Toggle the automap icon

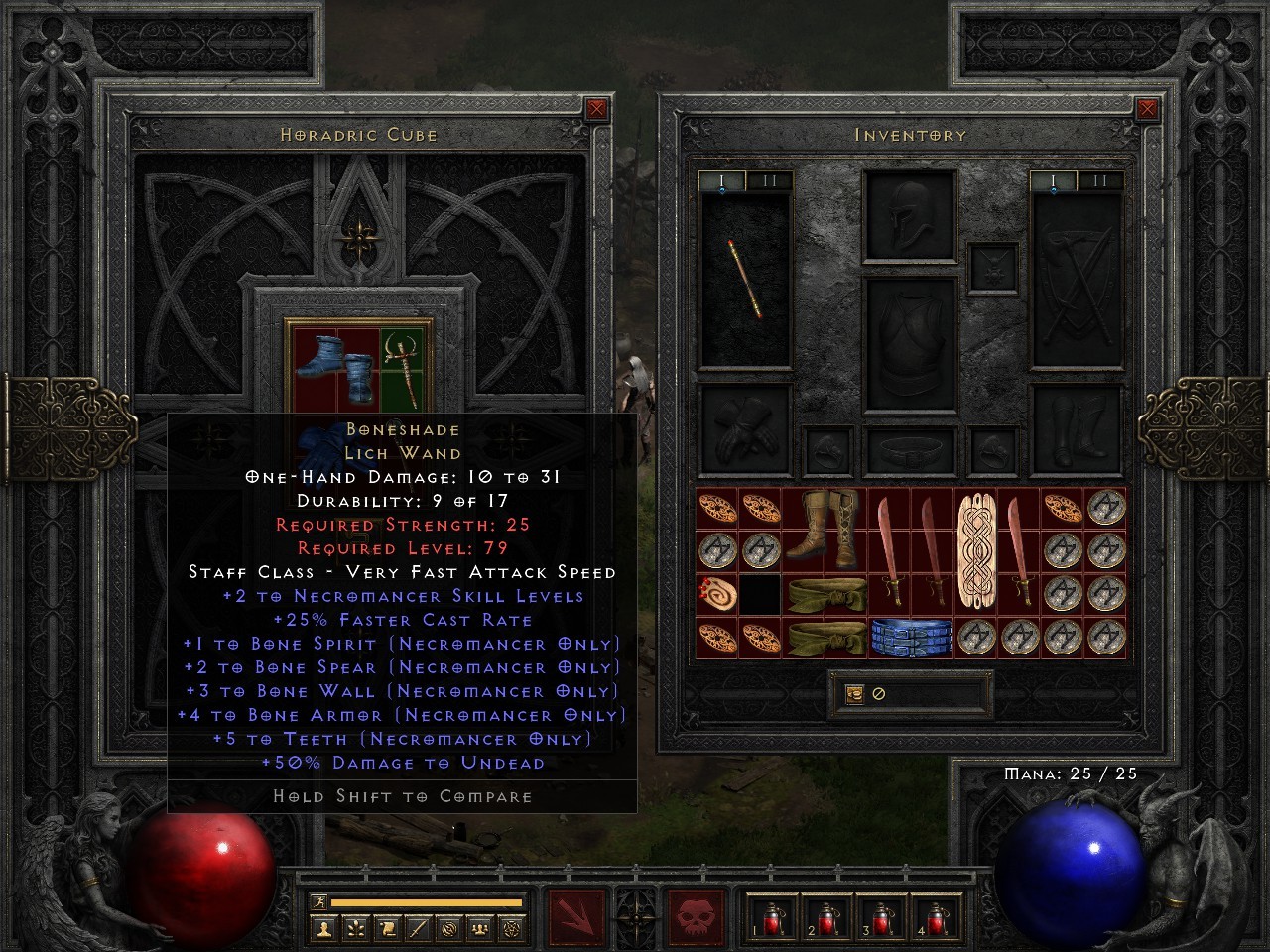click(x=448, y=929)
